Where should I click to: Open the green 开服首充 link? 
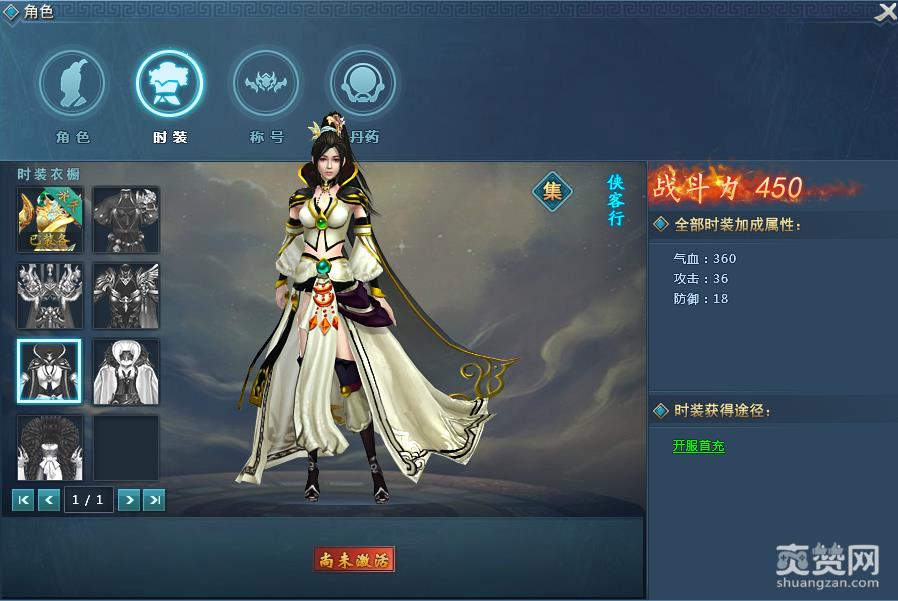tap(698, 446)
